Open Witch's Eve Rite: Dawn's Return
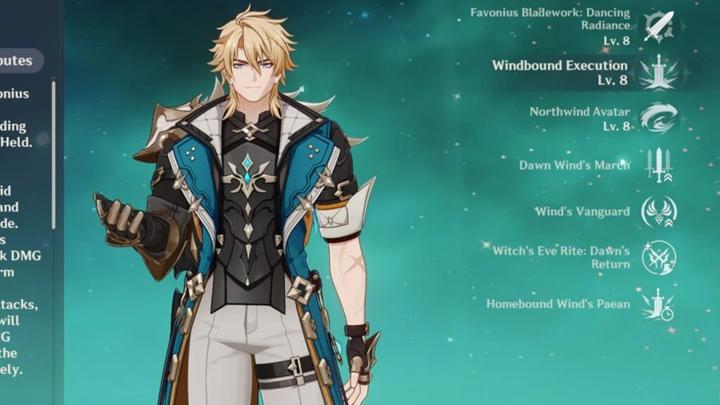 (659, 257)
